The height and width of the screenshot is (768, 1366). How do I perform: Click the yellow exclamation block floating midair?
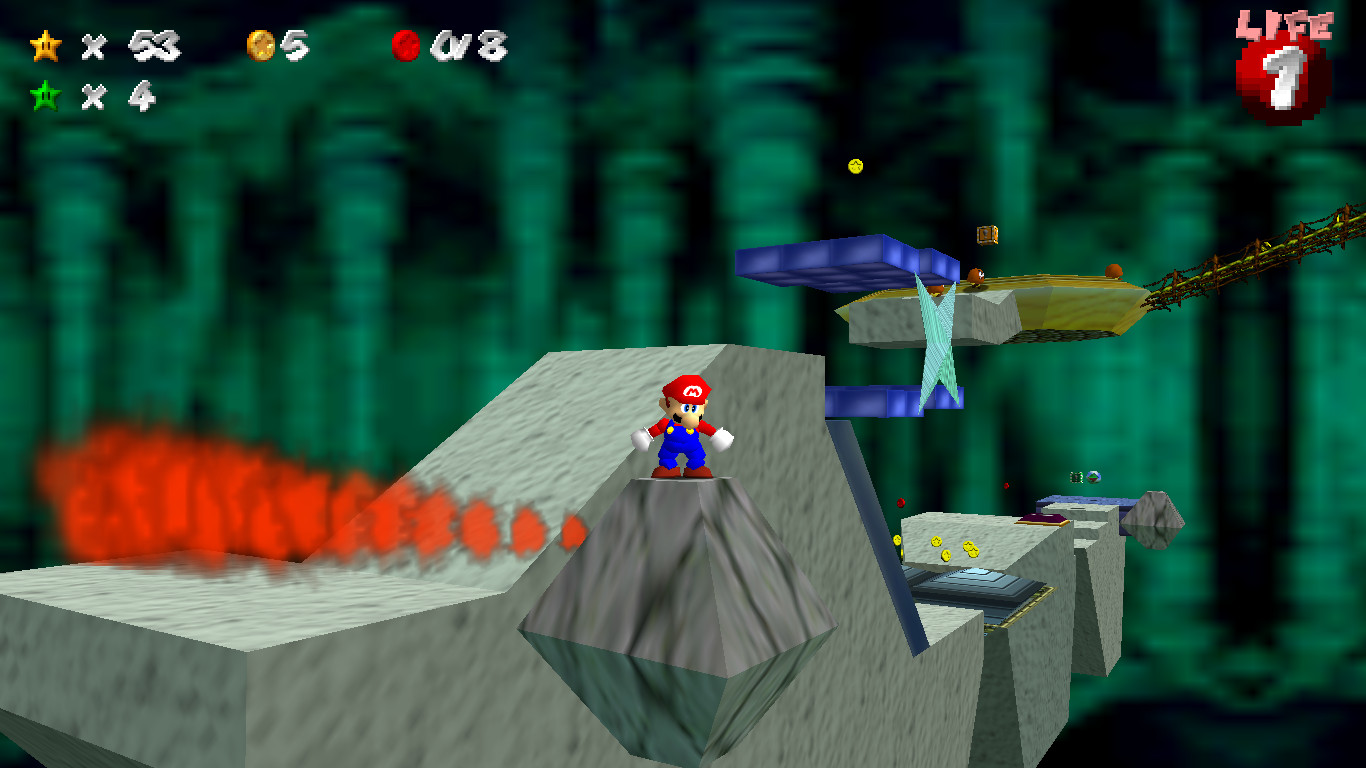[x=987, y=234]
